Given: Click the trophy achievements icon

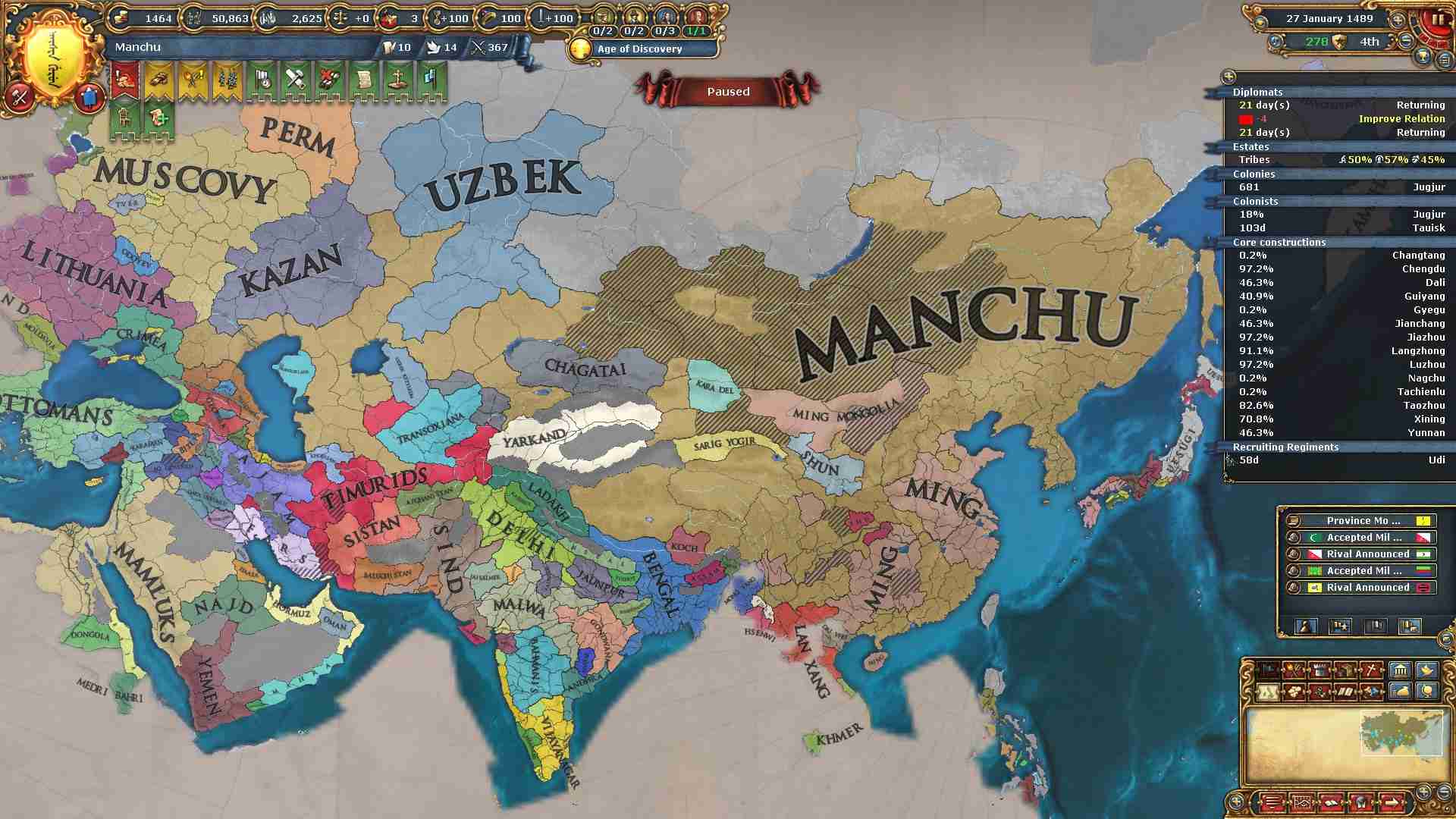Looking at the screenshot, I should point(1423,58).
